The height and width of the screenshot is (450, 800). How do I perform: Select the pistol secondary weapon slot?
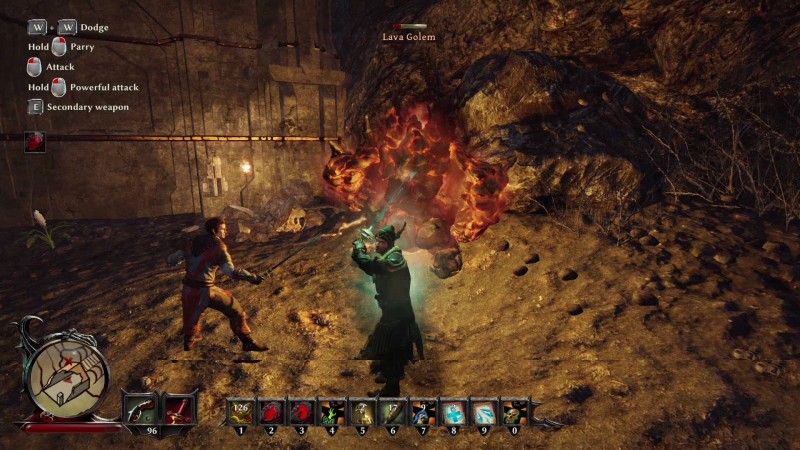[139, 409]
